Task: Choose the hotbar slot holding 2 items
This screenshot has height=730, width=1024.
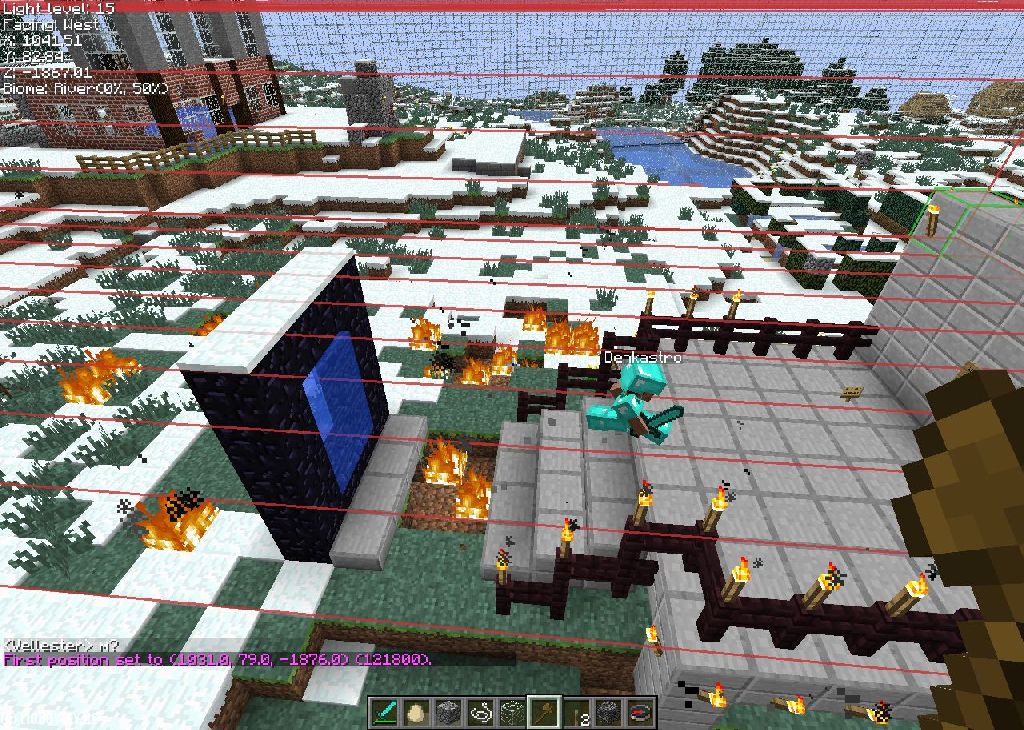Action: 577,712
